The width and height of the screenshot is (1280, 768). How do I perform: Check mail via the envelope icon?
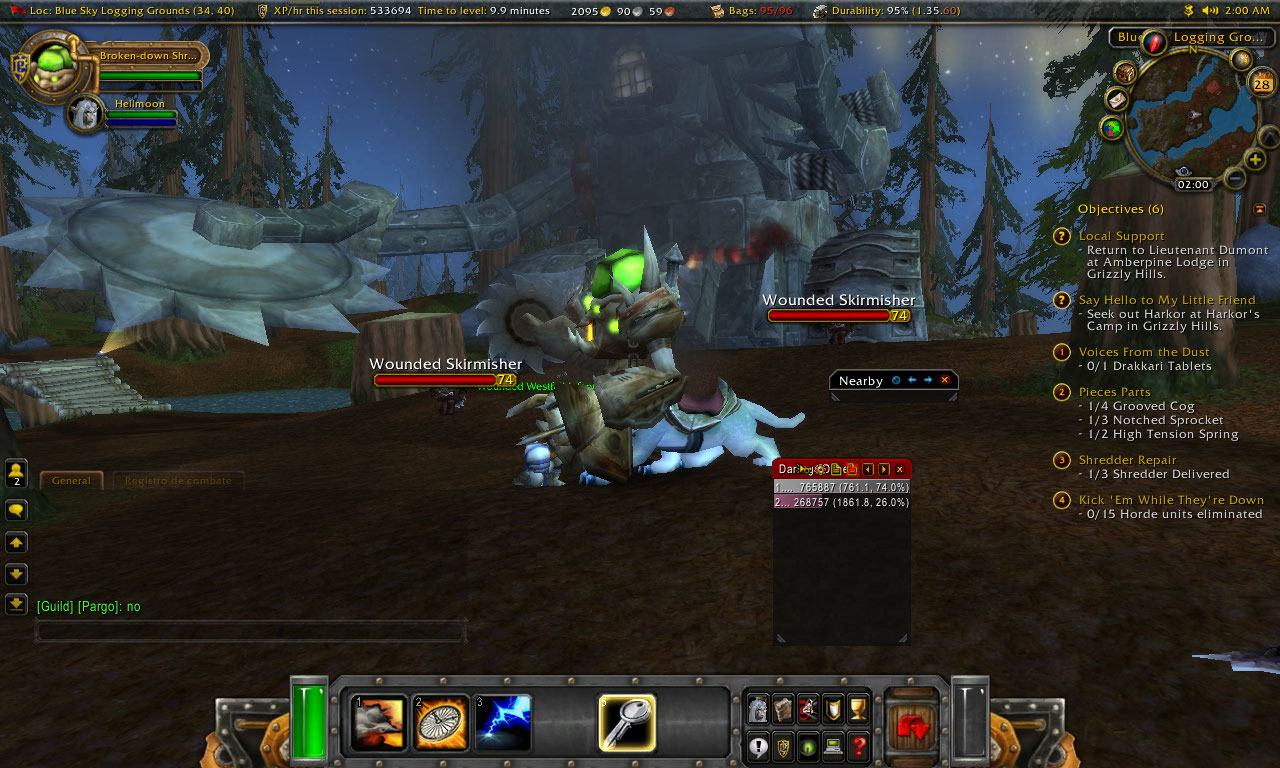[1117, 100]
